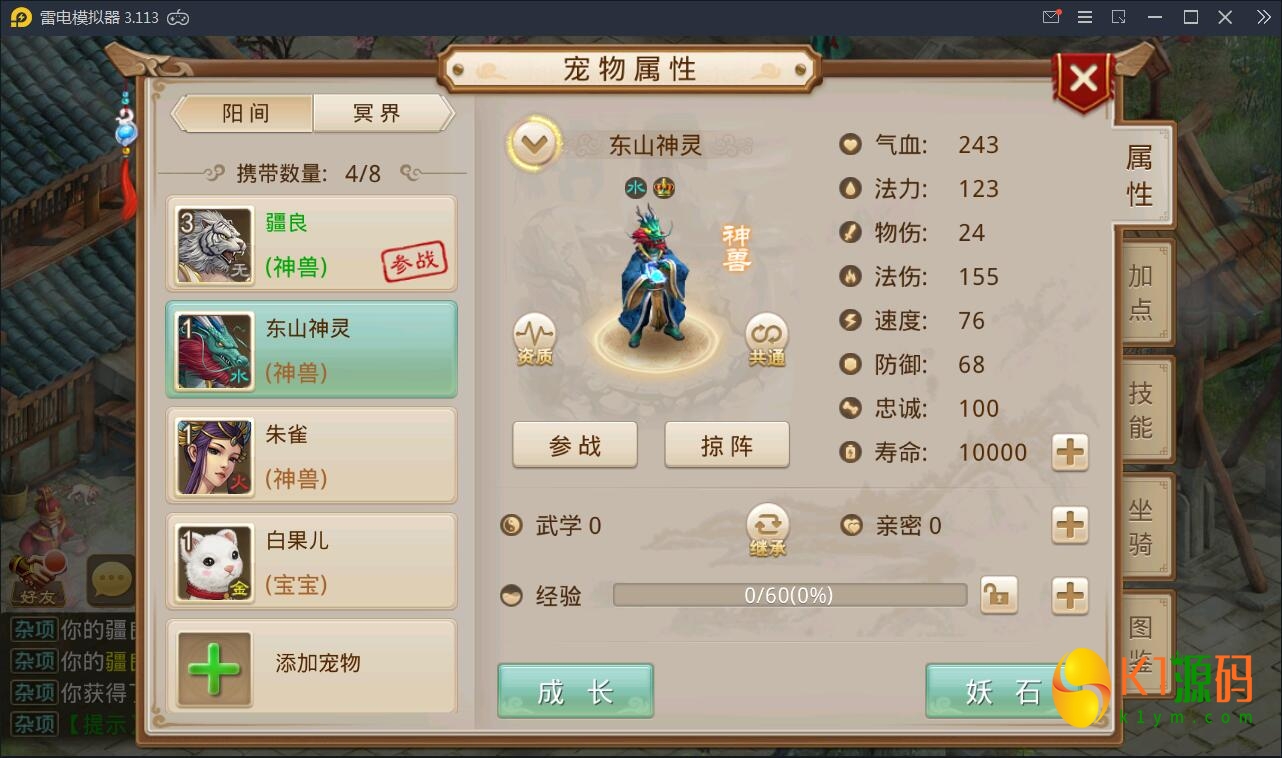This screenshot has width=1282, height=758.
Task: Toggle 参战 battle status for 东山神灵
Action: tap(575, 444)
